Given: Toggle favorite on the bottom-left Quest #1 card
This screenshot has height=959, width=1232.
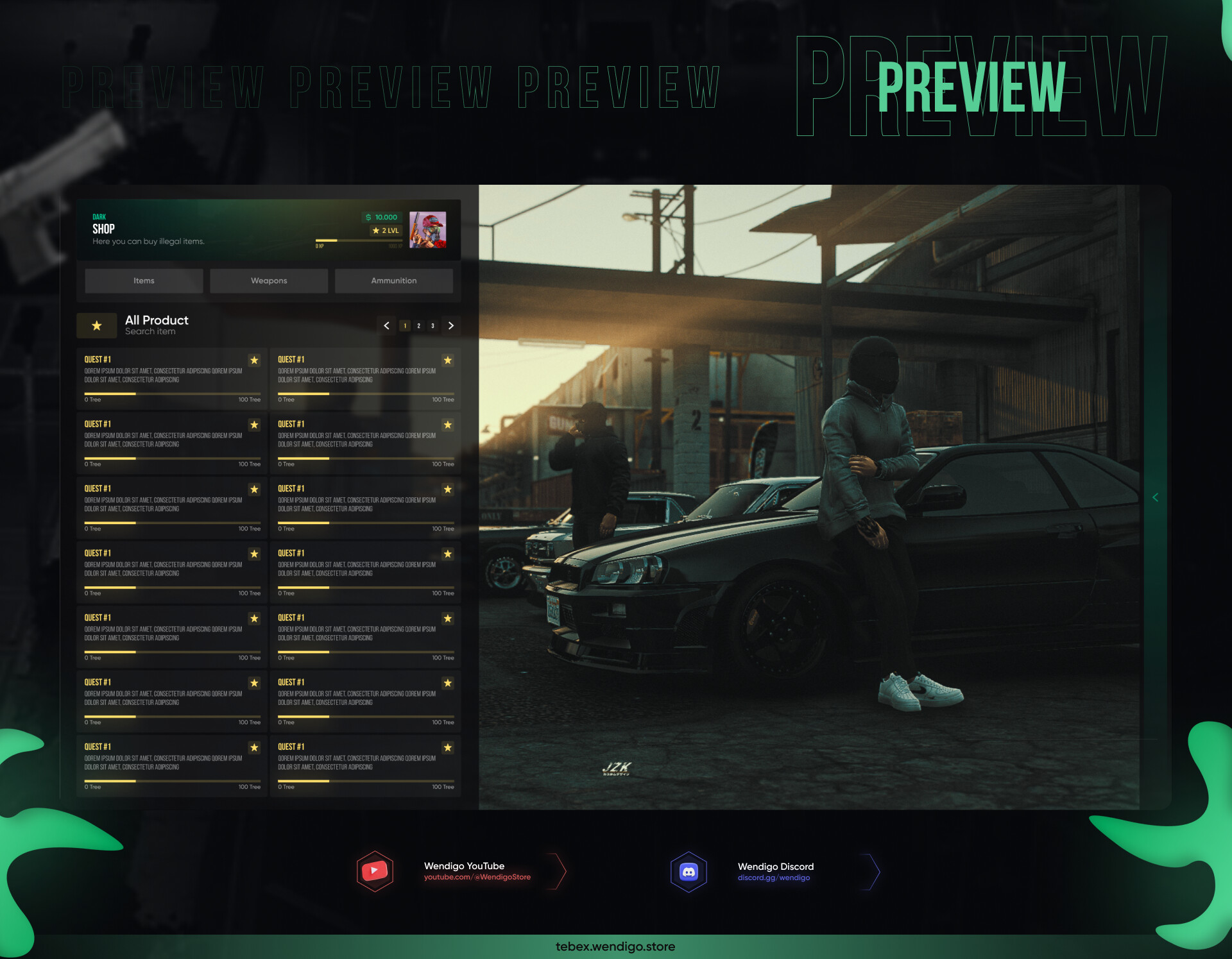Looking at the screenshot, I should click(254, 747).
